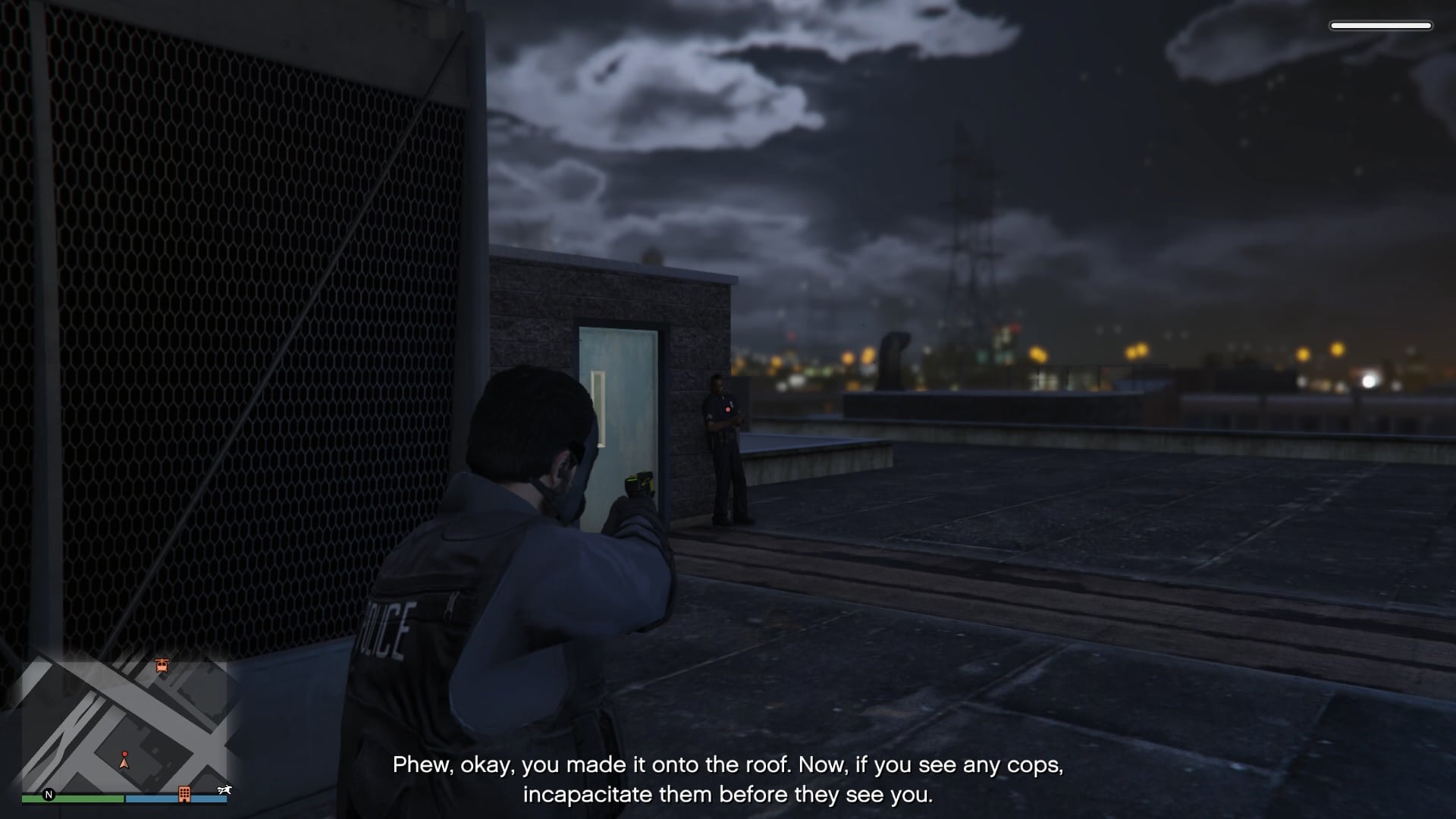Screen dimensions: 1456x819
Task: Click the red objective dot on the minimap
Action: click(x=125, y=754)
